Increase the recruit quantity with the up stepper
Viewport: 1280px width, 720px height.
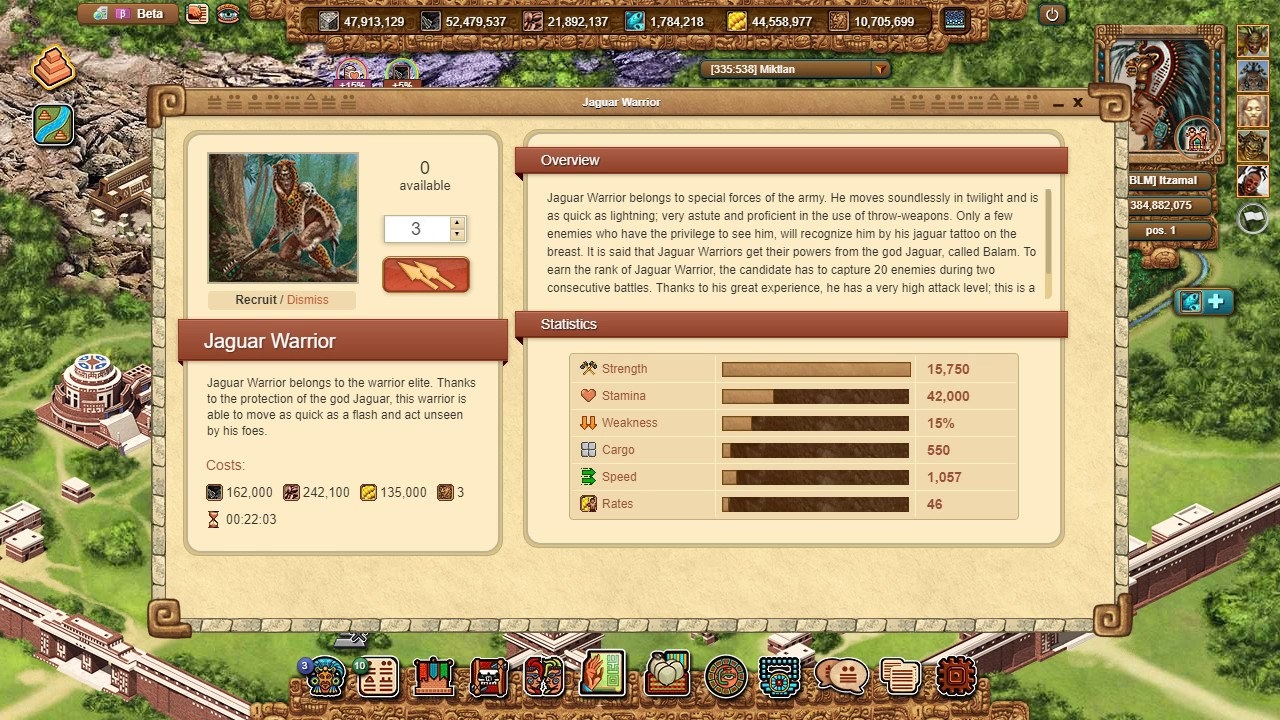point(457,223)
